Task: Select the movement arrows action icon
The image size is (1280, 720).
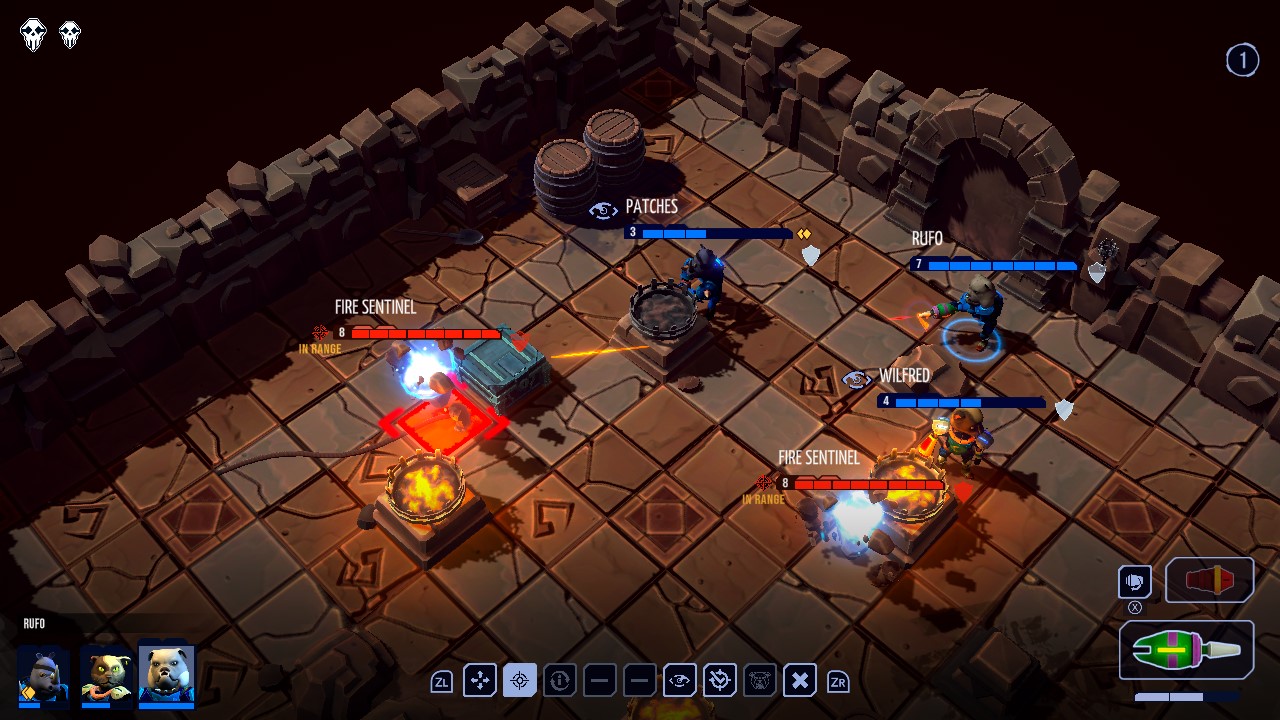Action: [x=479, y=681]
